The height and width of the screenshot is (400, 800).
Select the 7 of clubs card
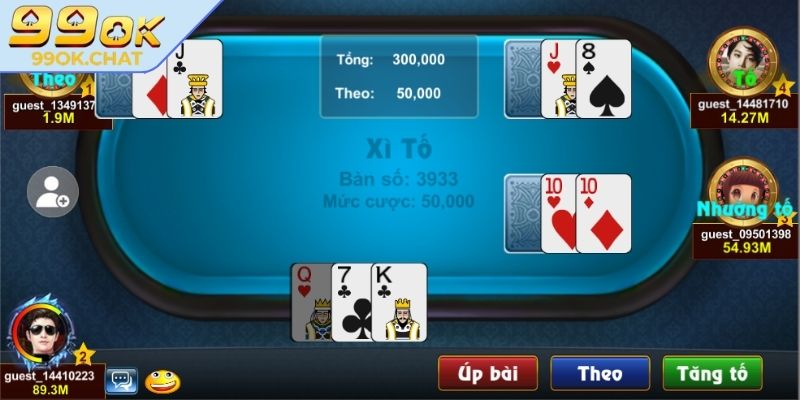click(351, 301)
